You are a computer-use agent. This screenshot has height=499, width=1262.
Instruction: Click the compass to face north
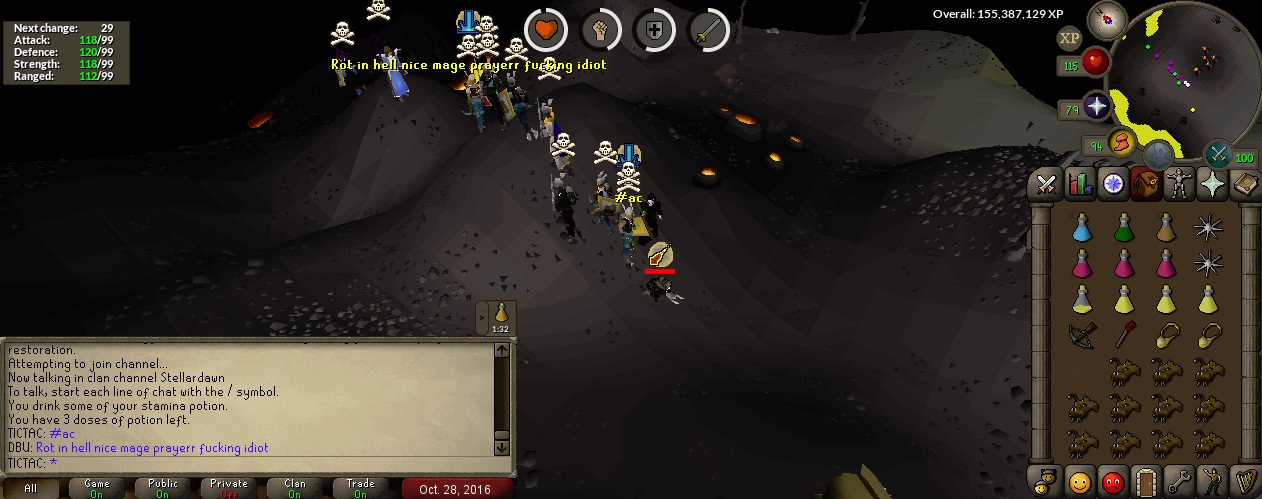(x=1107, y=20)
